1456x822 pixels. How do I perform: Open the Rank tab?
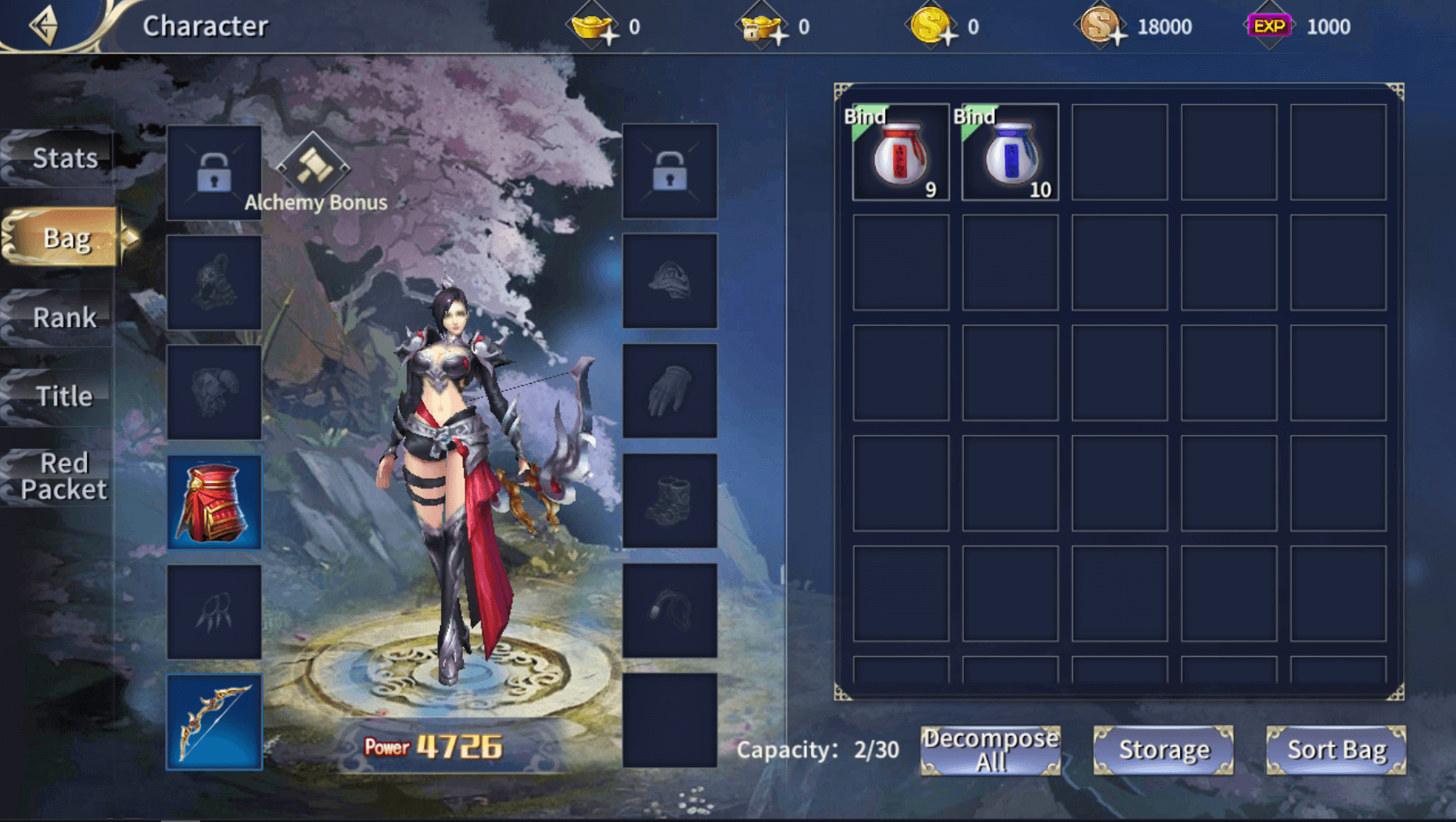(x=63, y=317)
